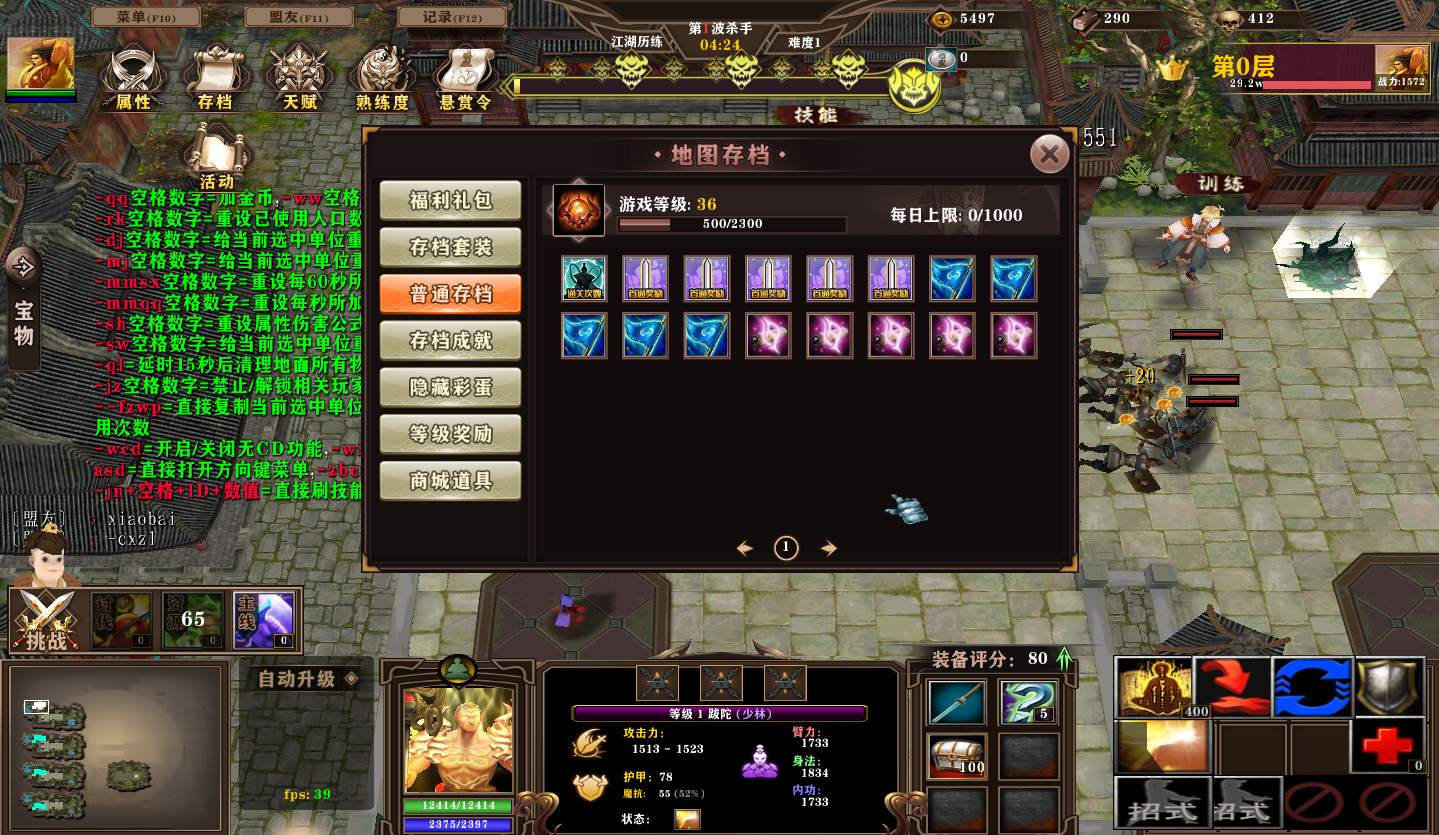The image size is (1439, 835).
Task: Open the 隐藏彩蛋 tab
Action: click(x=451, y=388)
